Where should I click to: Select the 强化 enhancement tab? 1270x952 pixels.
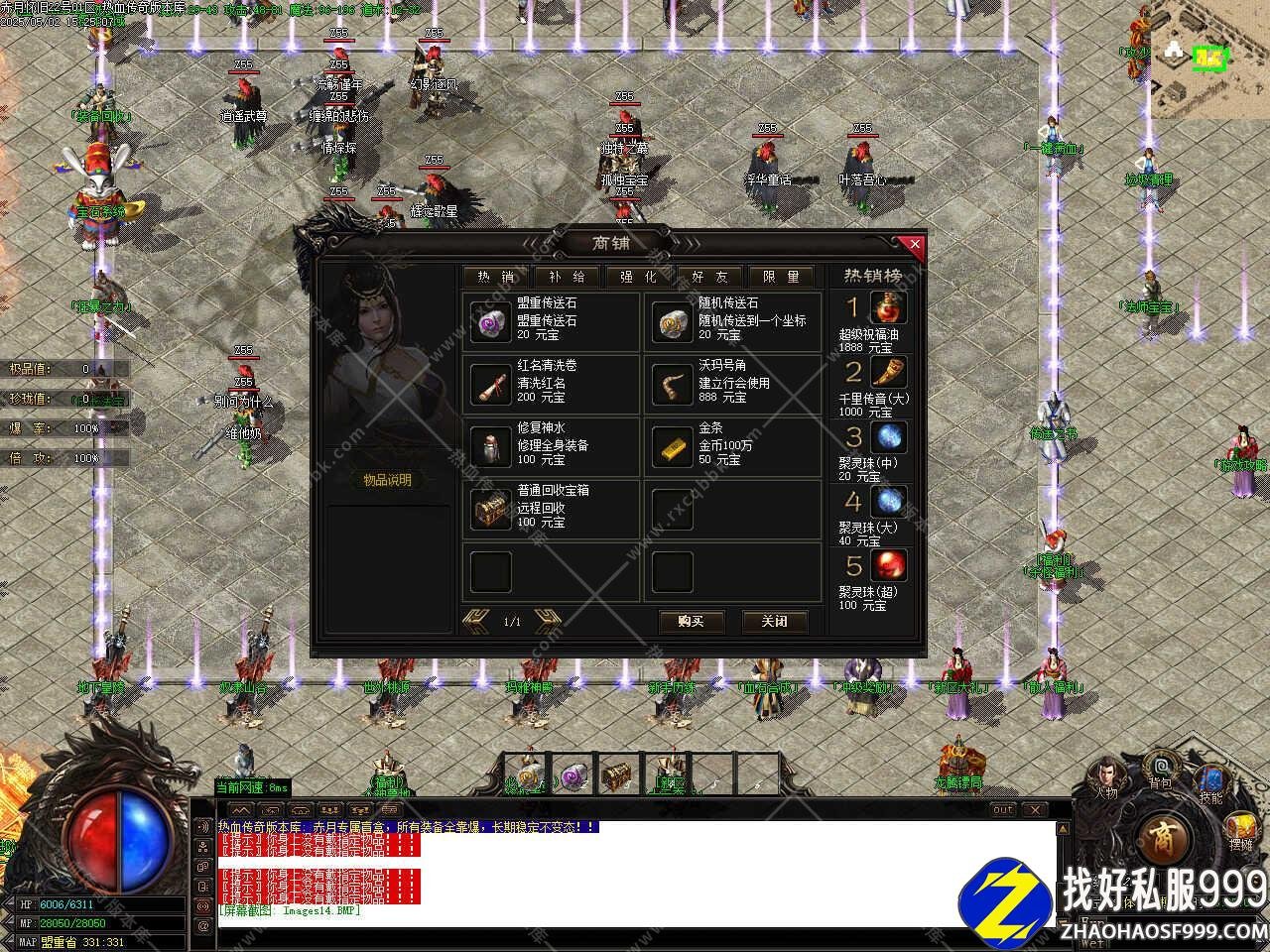pyautogui.click(x=638, y=277)
